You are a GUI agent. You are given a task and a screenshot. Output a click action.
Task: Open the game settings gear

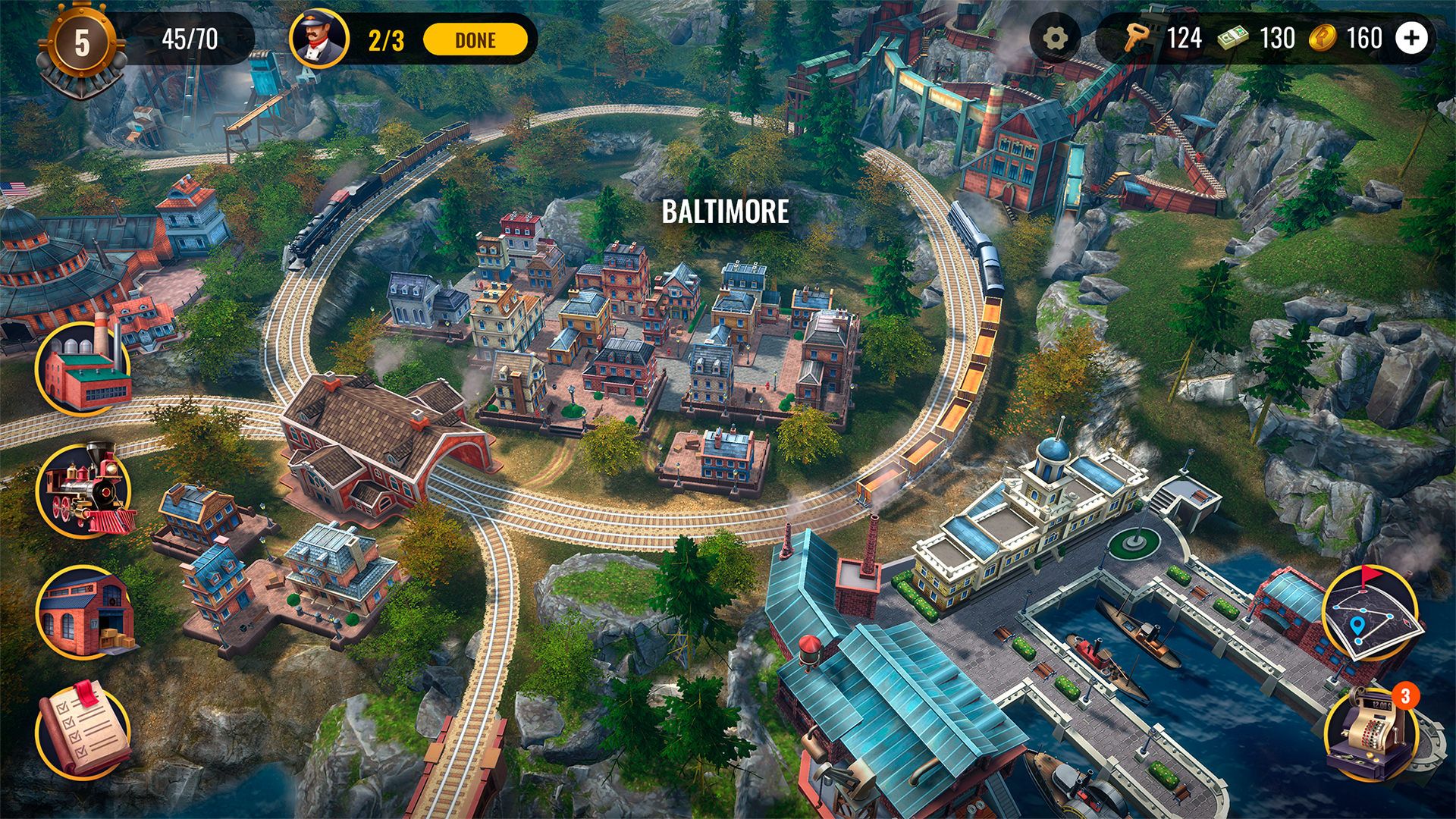tap(1054, 37)
